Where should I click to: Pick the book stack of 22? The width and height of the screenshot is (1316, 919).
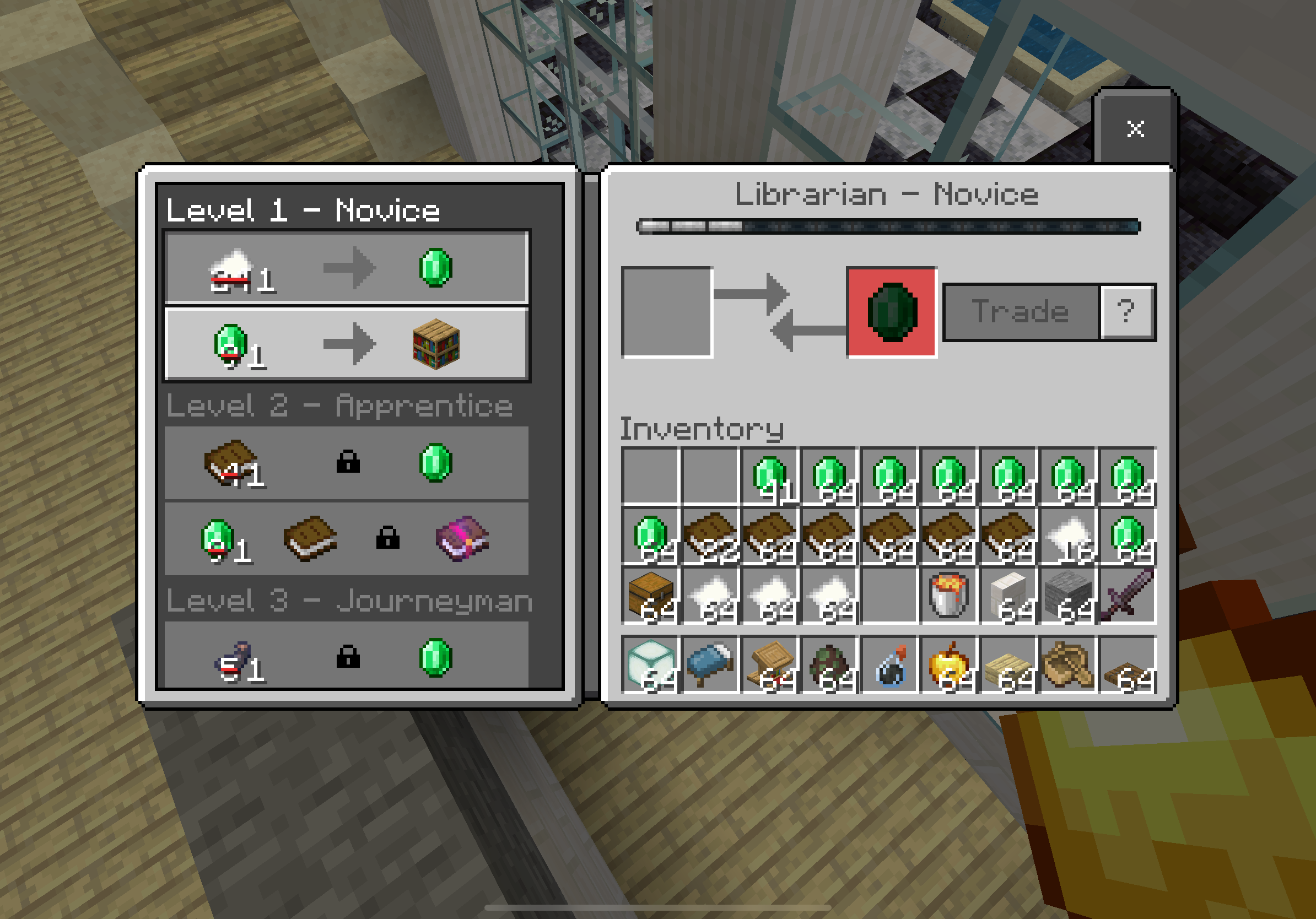click(711, 537)
